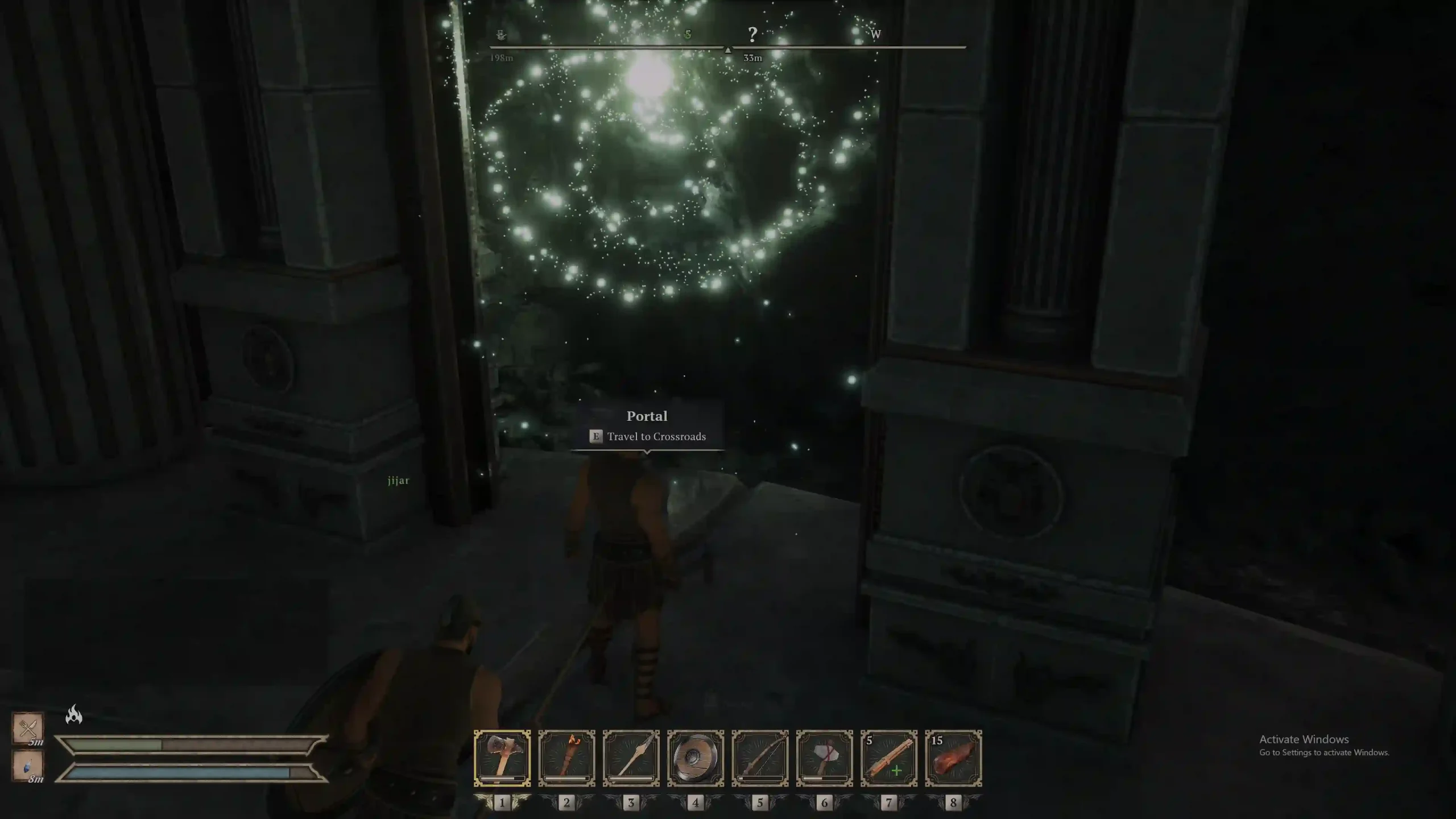Eat the roasted meat stack of fifteen
Screen dimensions: 1456x819
953,758
